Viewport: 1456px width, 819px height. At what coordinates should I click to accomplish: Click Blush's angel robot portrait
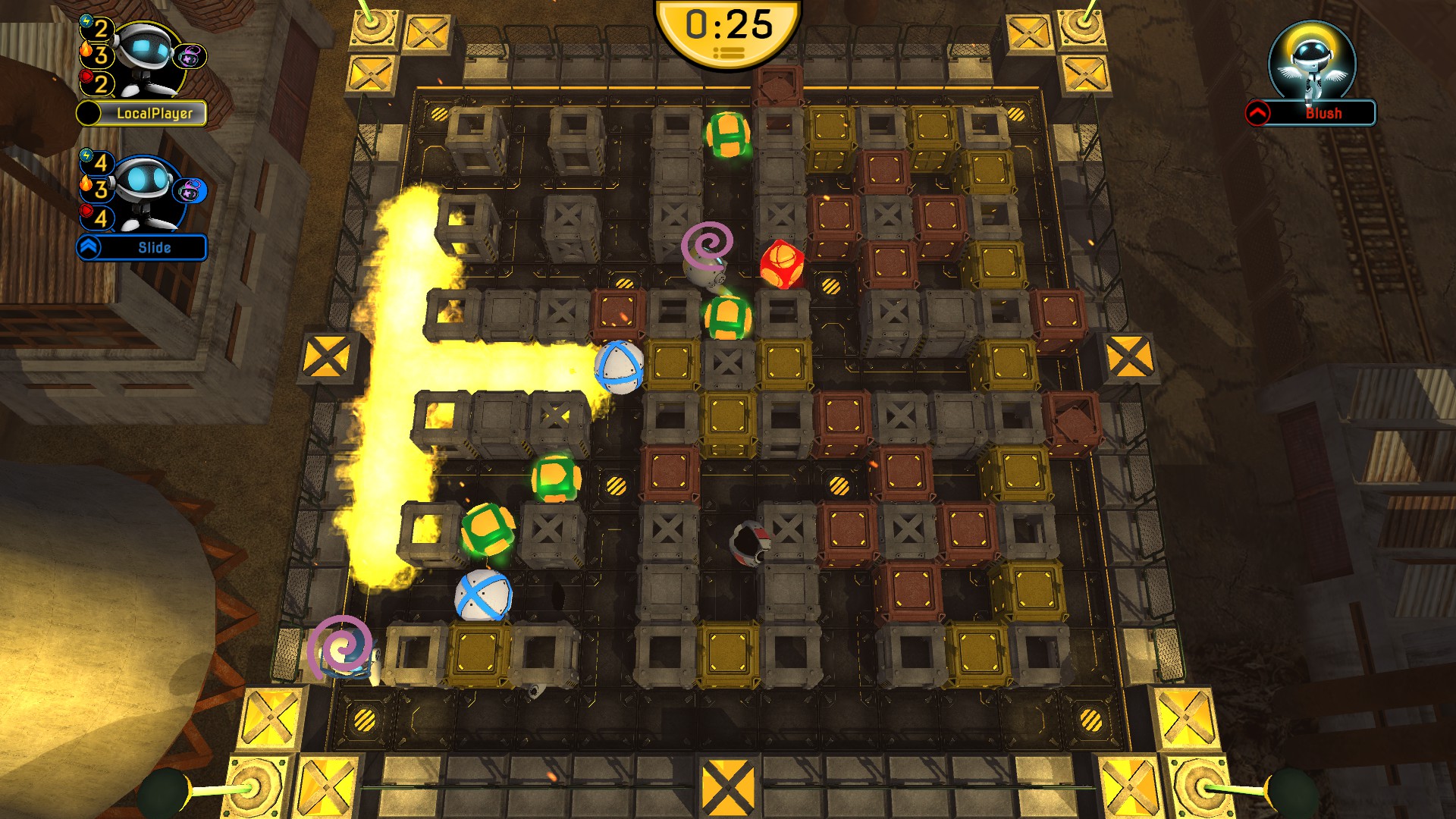pos(1312,62)
